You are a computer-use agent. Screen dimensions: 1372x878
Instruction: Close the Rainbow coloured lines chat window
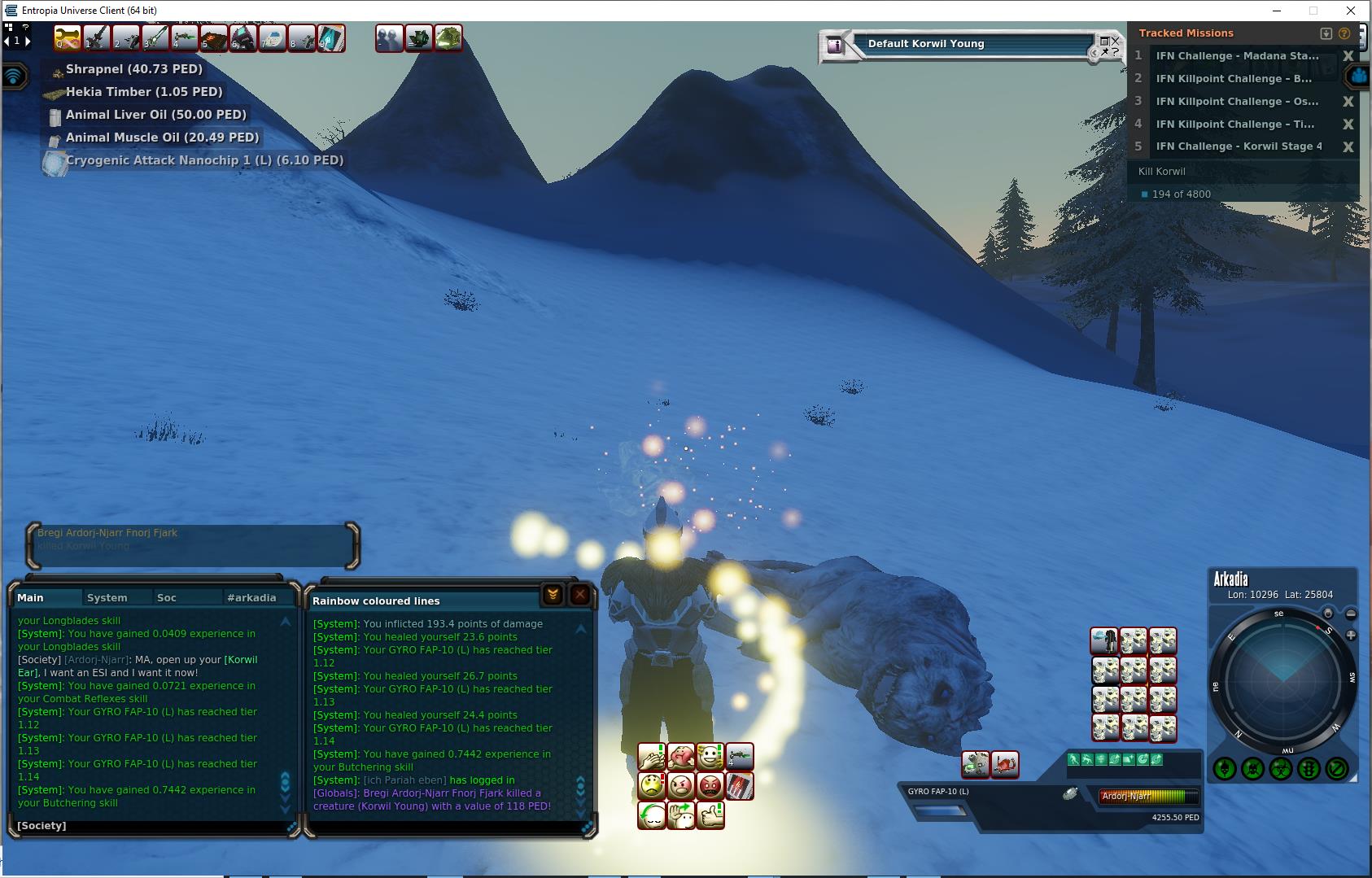pos(579,596)
